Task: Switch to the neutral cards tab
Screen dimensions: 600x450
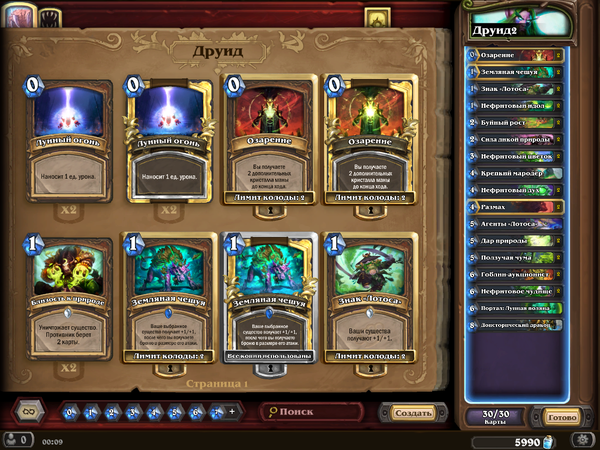Action: coord(52,17)
